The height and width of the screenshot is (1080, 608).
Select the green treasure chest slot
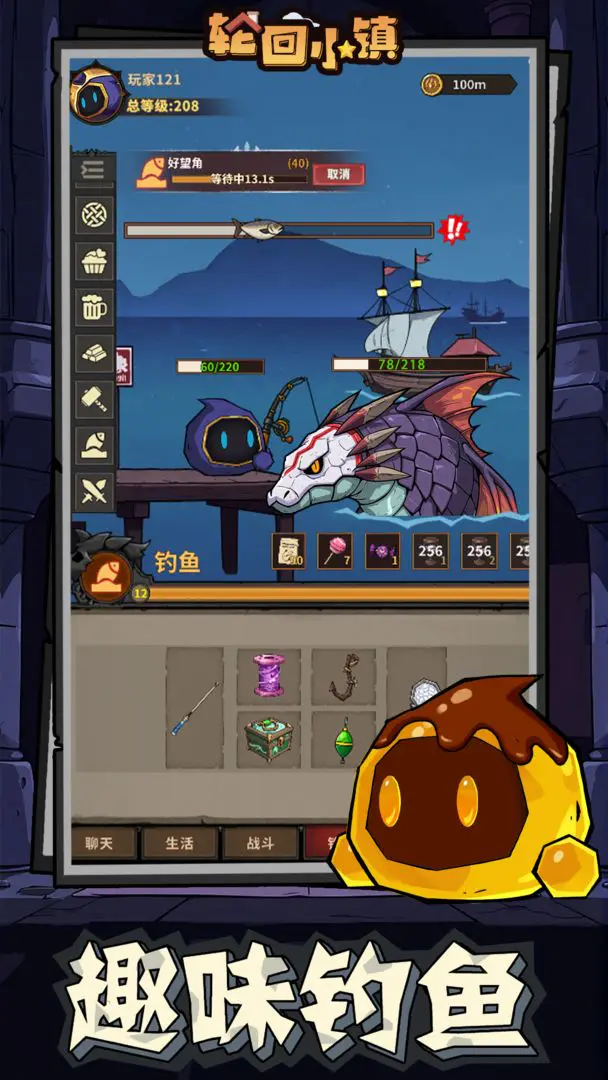coord(268,740)
